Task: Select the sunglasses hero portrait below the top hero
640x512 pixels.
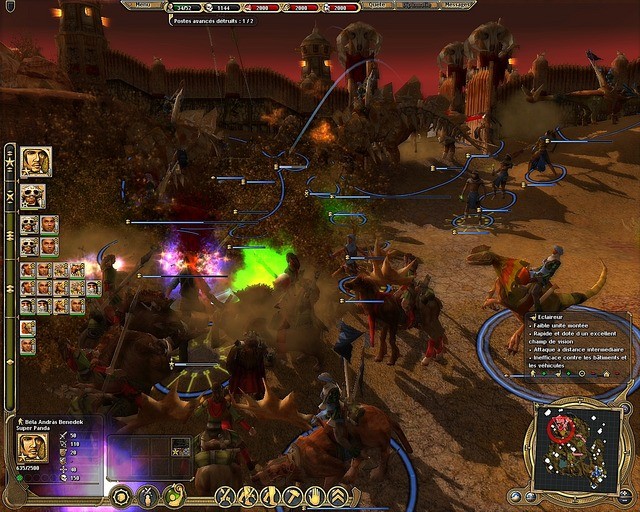Action: point(33,196)
